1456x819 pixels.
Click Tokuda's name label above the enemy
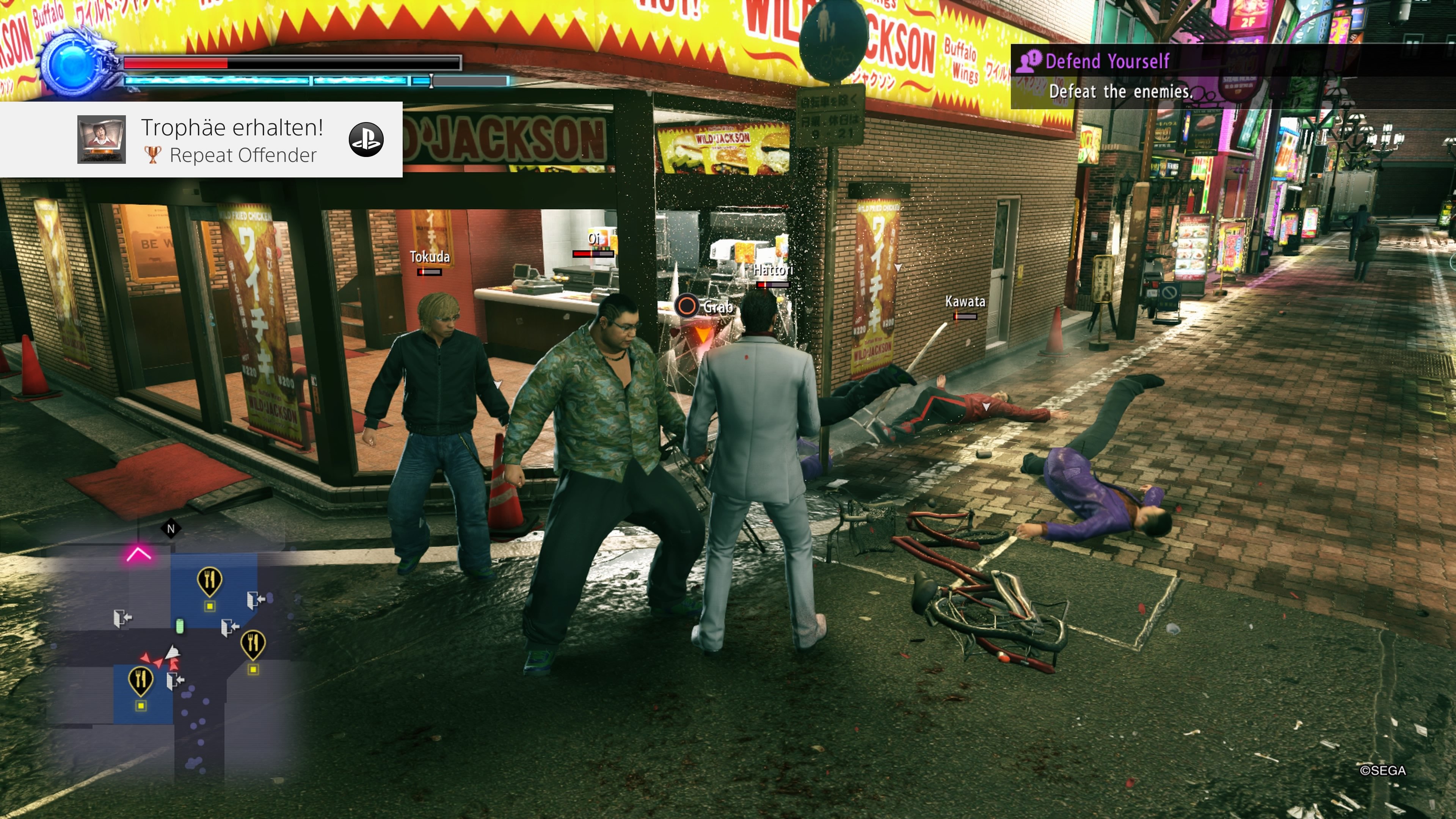tap(430, 257)
